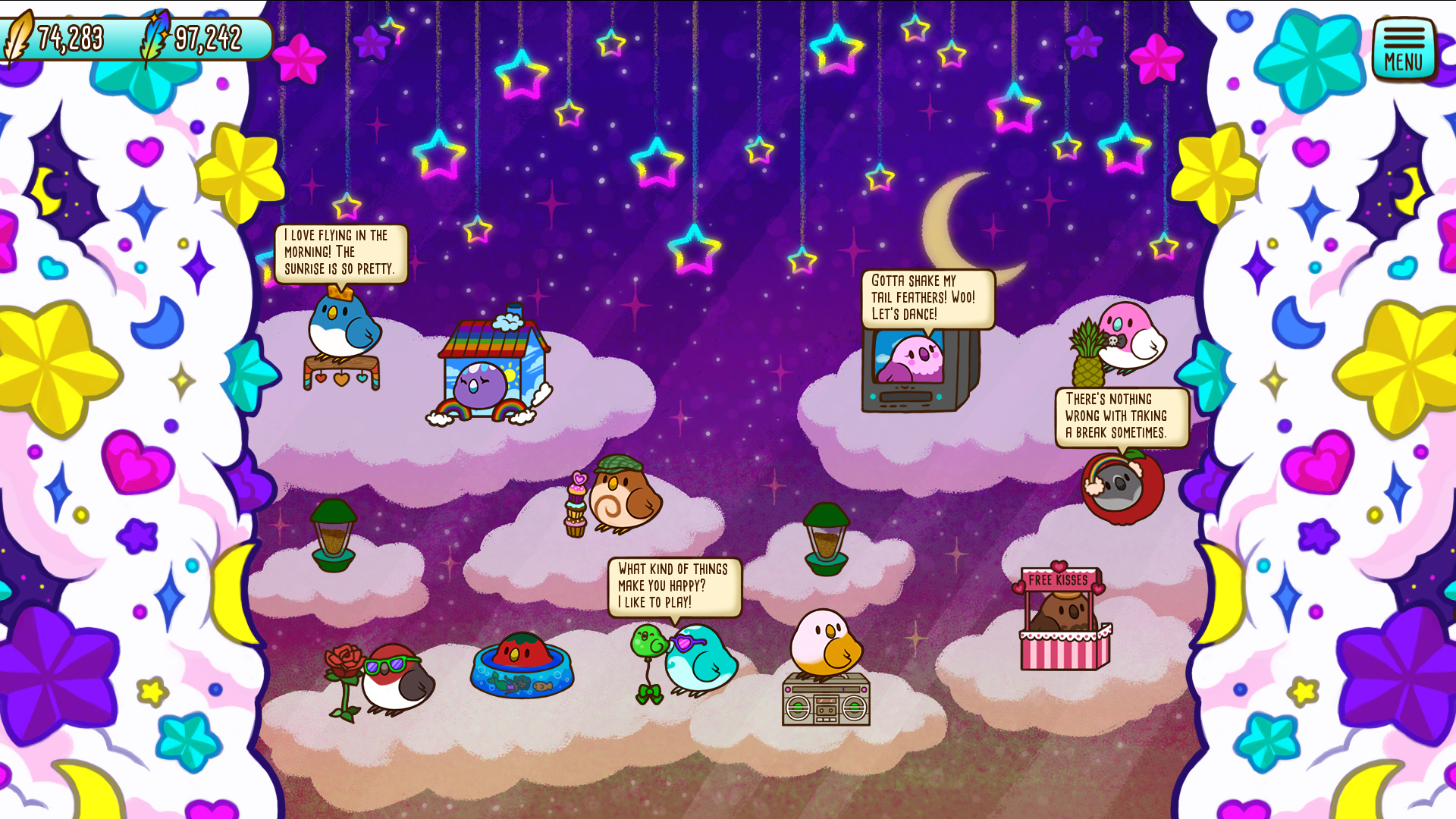Open the MENU panel
Viewport: 1456px width, 819px height.
tap(1403, 47)
